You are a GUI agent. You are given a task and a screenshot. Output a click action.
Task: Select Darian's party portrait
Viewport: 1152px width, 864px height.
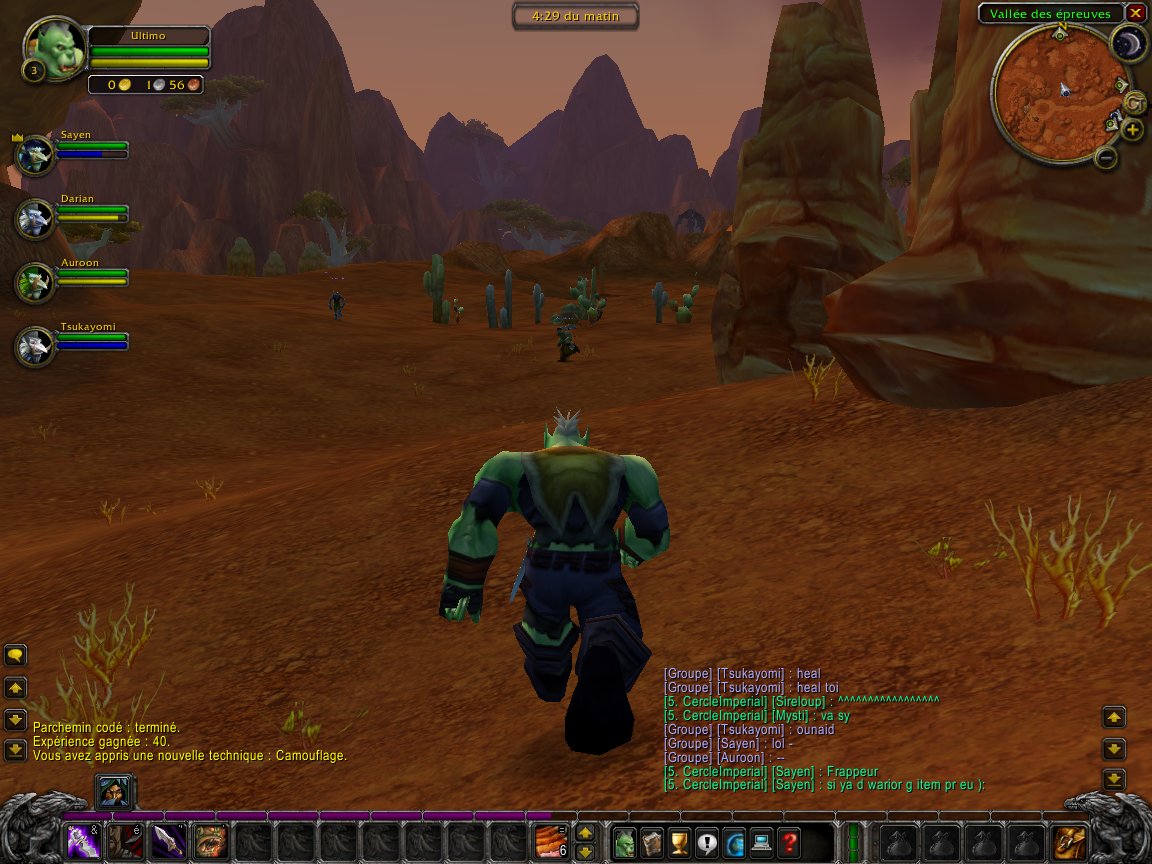click(36, 219)
